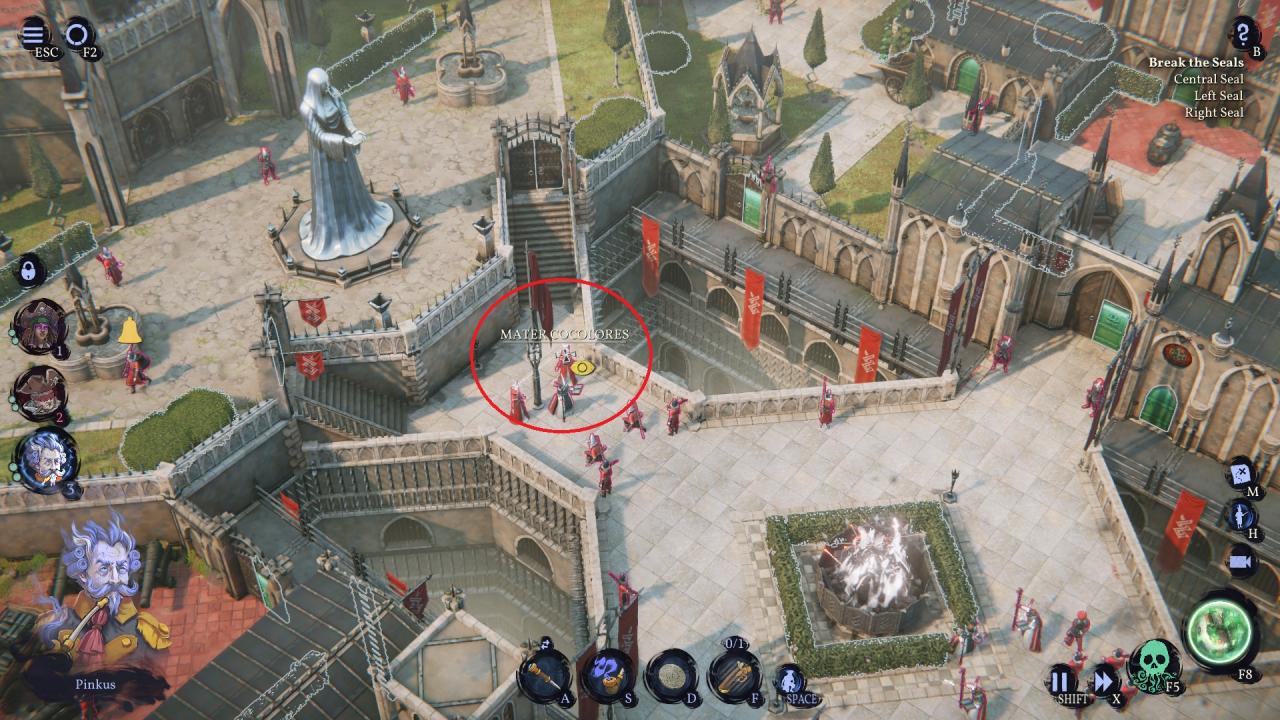This screenshot has width=1280, height=720.
Task: Select the pirate captain crew portrait numbered 1
Action: [41, 327]
